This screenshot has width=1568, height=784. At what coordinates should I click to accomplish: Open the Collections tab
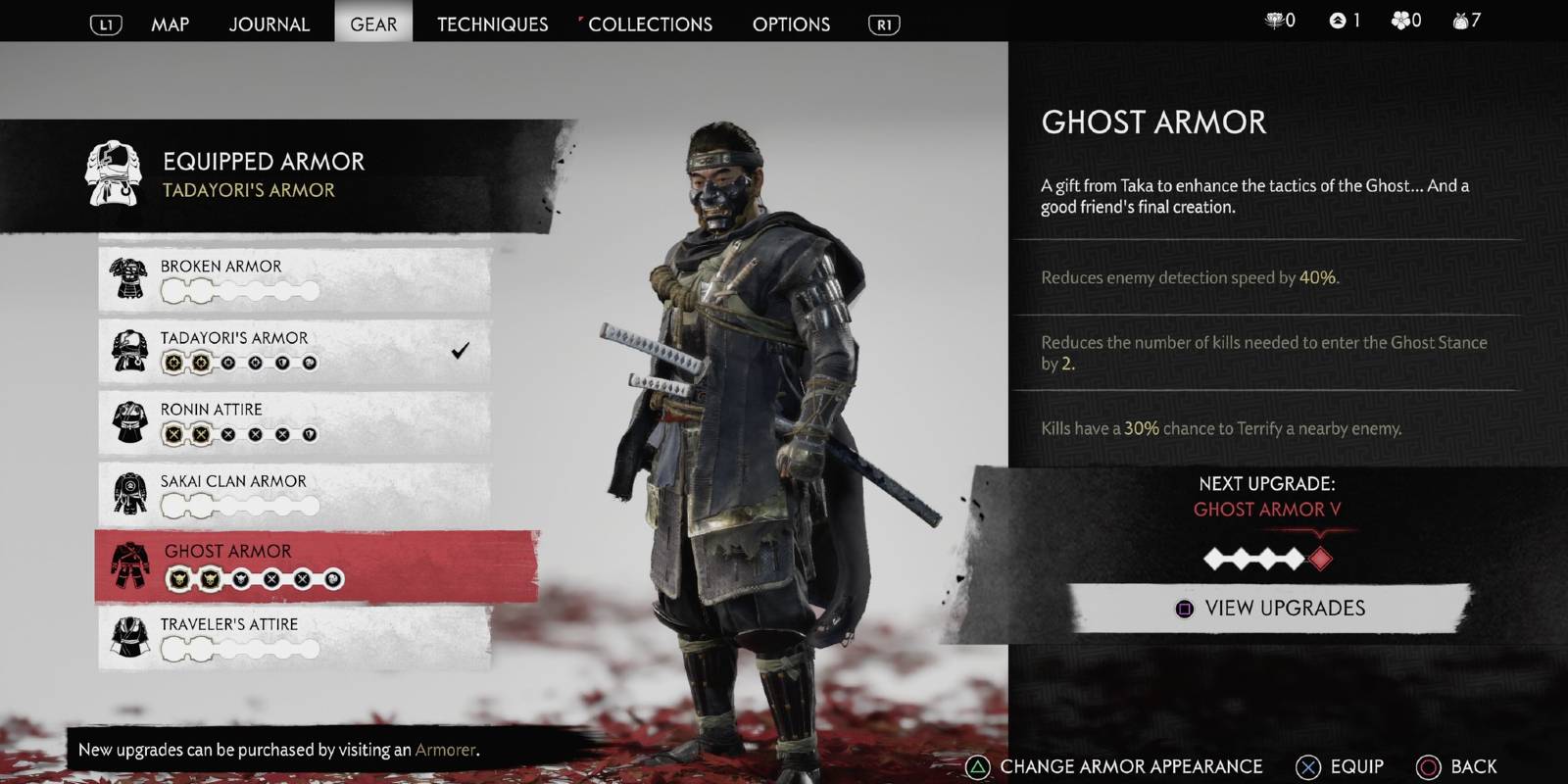pyautogui.click(x=650, y=24)
